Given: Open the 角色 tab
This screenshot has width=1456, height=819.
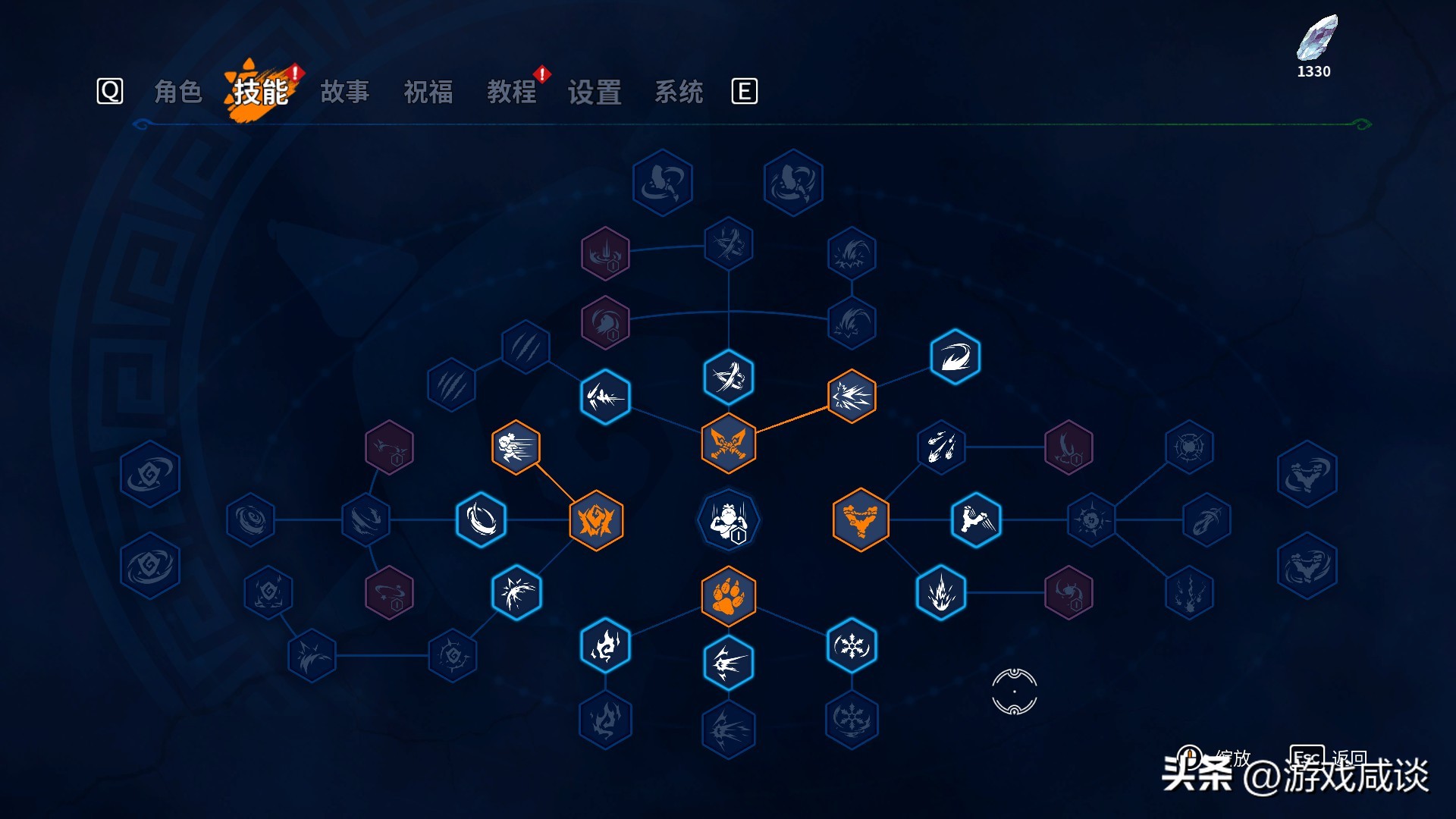Looking at the screenshot, I should [x=180, y=92].
